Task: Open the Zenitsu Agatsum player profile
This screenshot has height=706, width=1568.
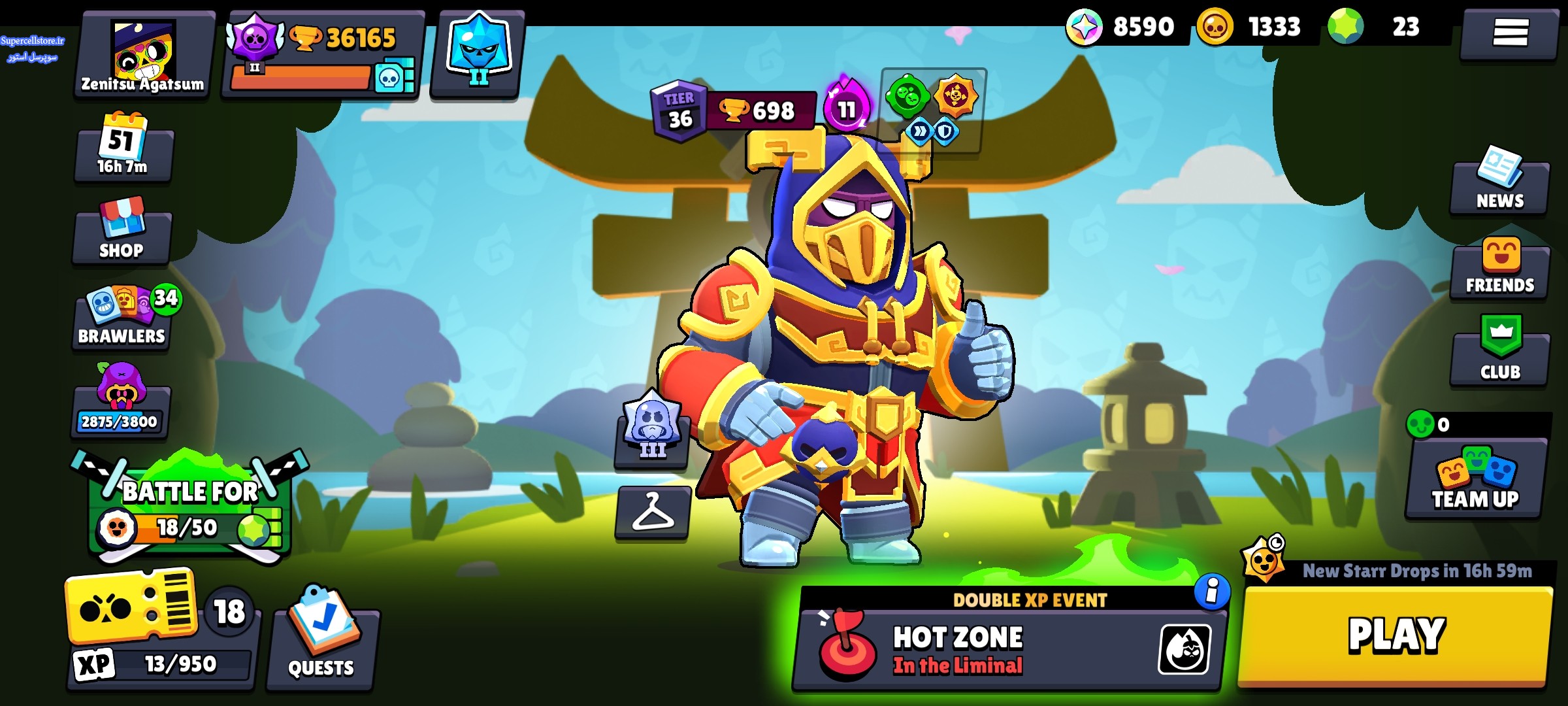Action: [x=144, y=56]
